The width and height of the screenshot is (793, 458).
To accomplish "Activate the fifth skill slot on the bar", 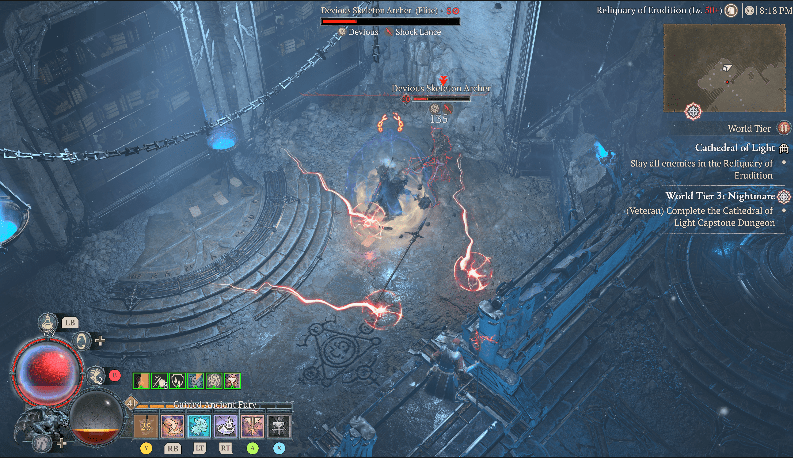I will click(x=252, y=426).
